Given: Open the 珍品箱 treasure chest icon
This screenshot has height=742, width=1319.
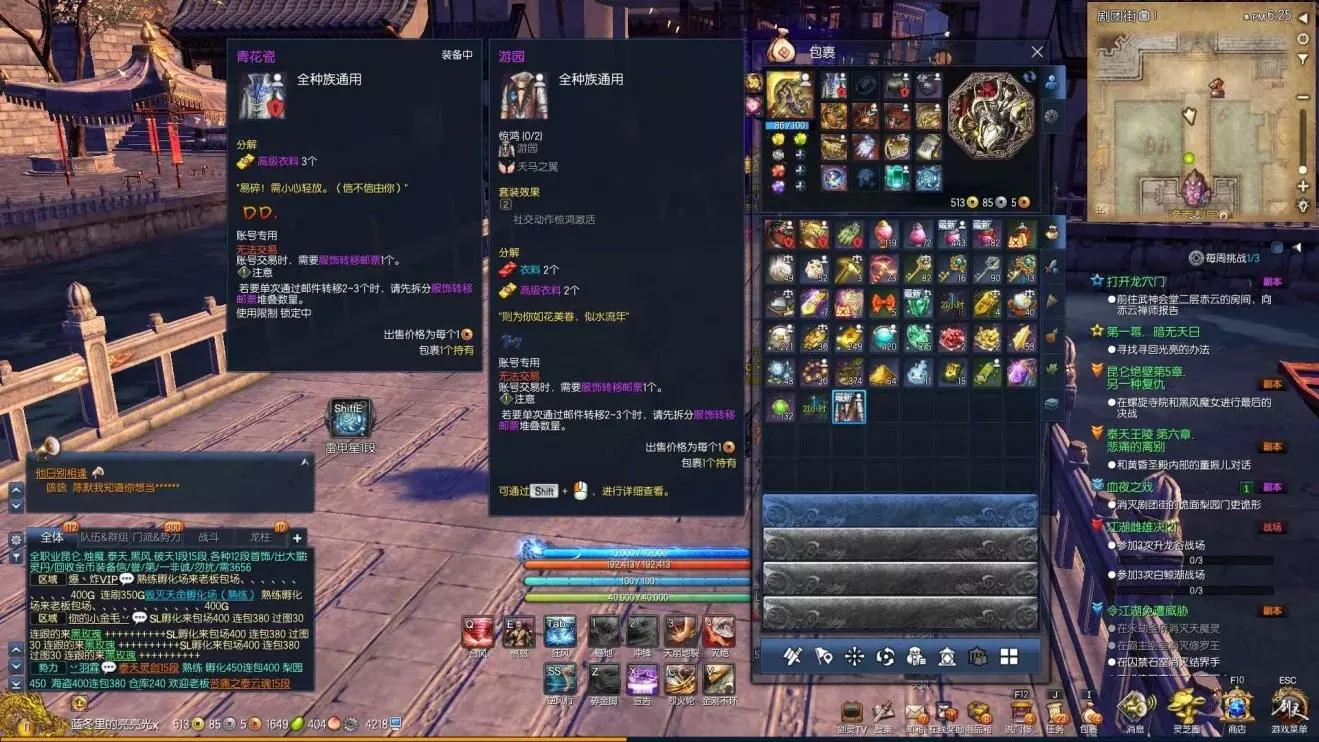Looking at the screenshot, I should pyautogui.click(x=979, y=712).
